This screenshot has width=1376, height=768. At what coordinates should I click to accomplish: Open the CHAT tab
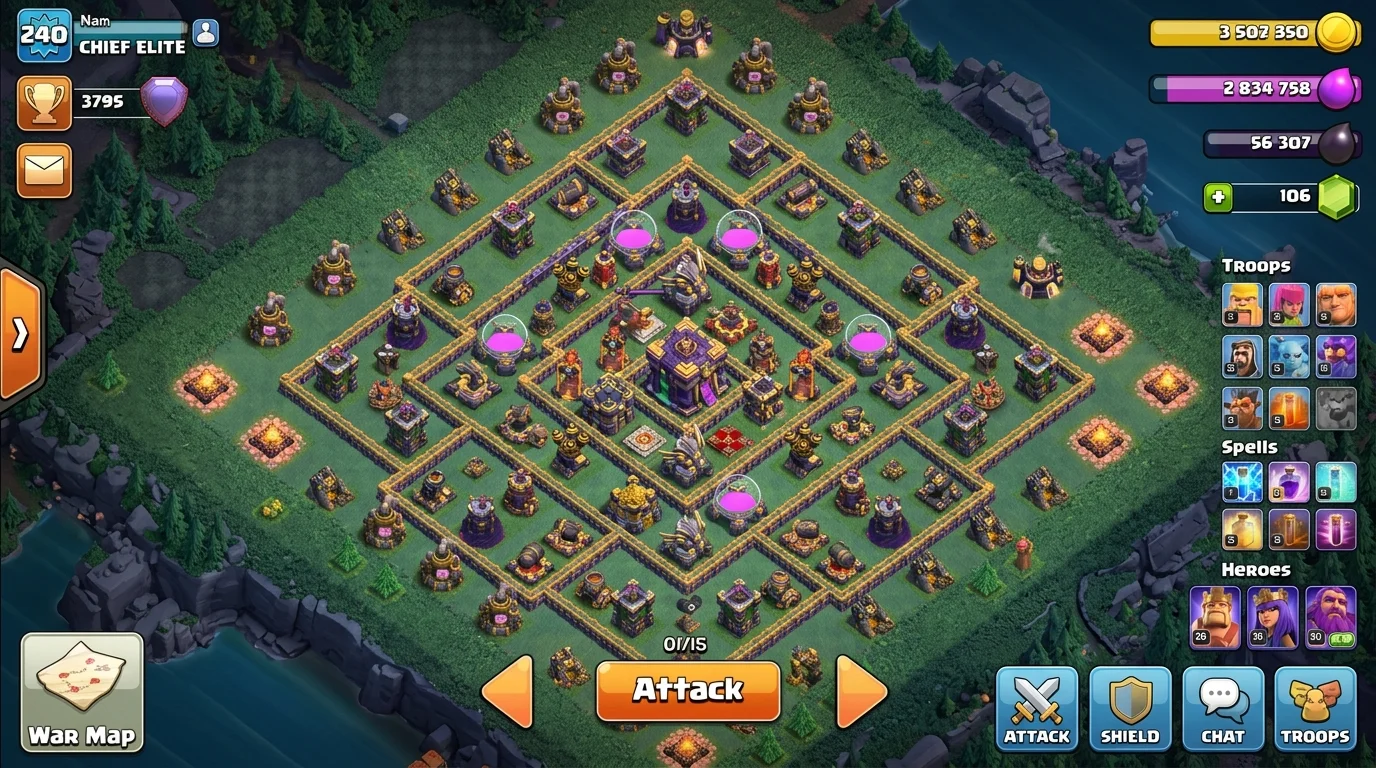(x=1223, y=708)
